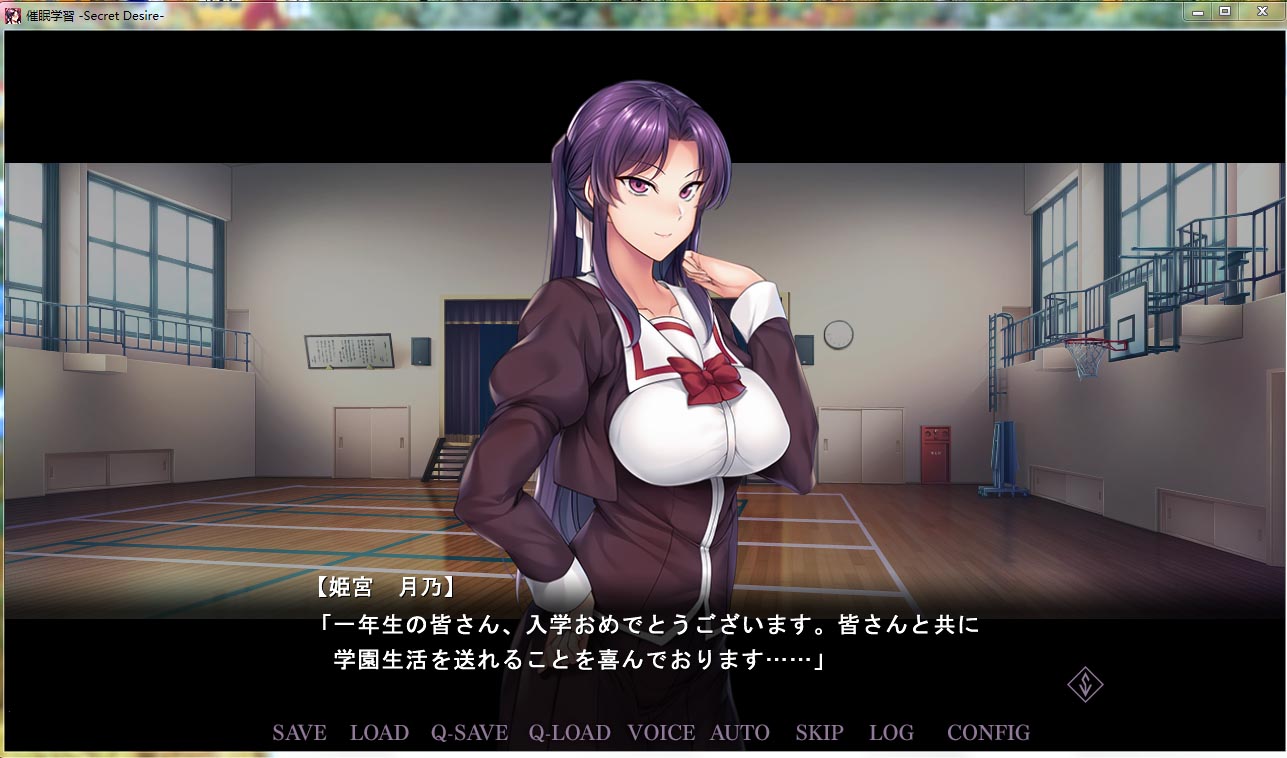Perform a quick save with Q-SAVE

coord(469,733)
